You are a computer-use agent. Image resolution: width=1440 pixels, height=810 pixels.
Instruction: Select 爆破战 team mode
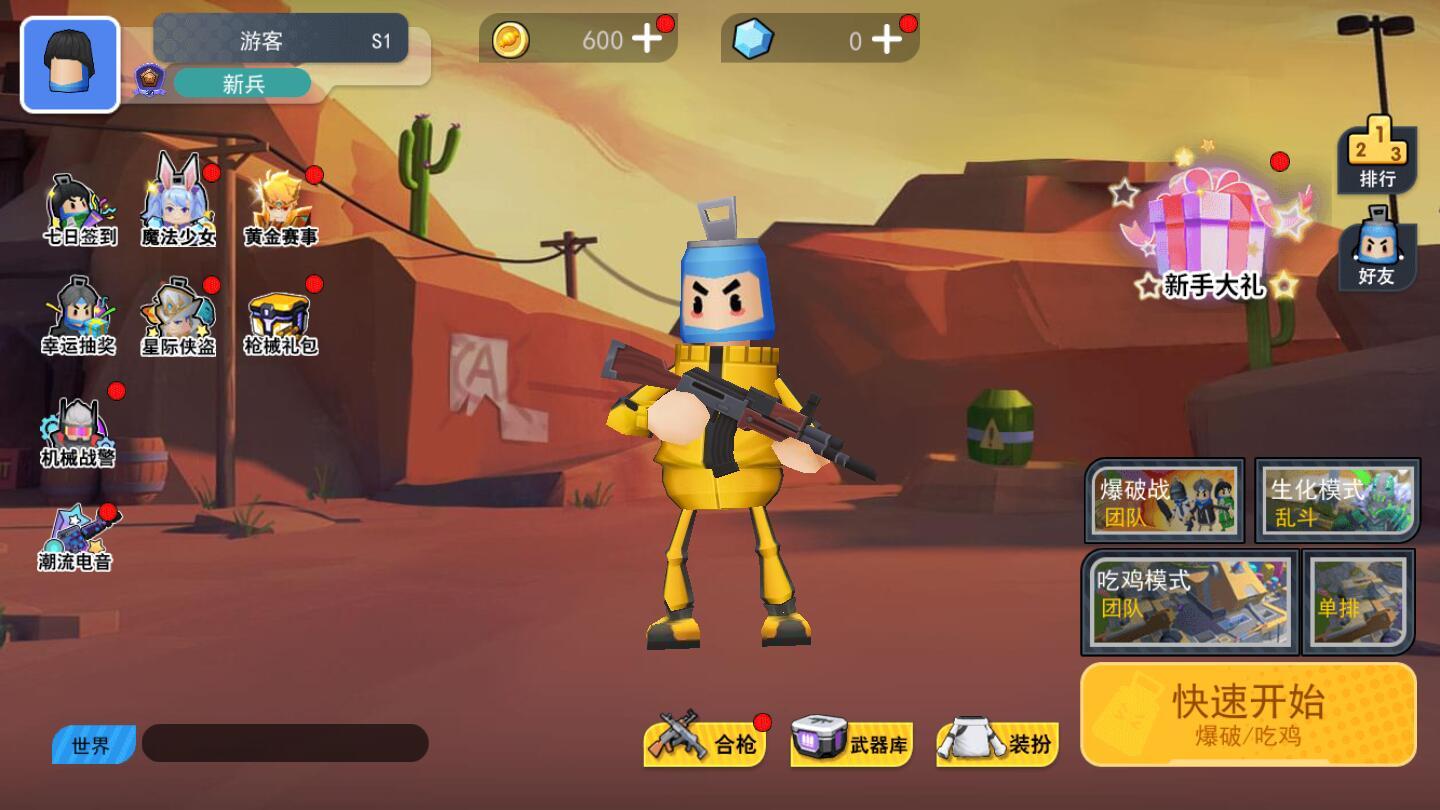(x=1165, y=500)
